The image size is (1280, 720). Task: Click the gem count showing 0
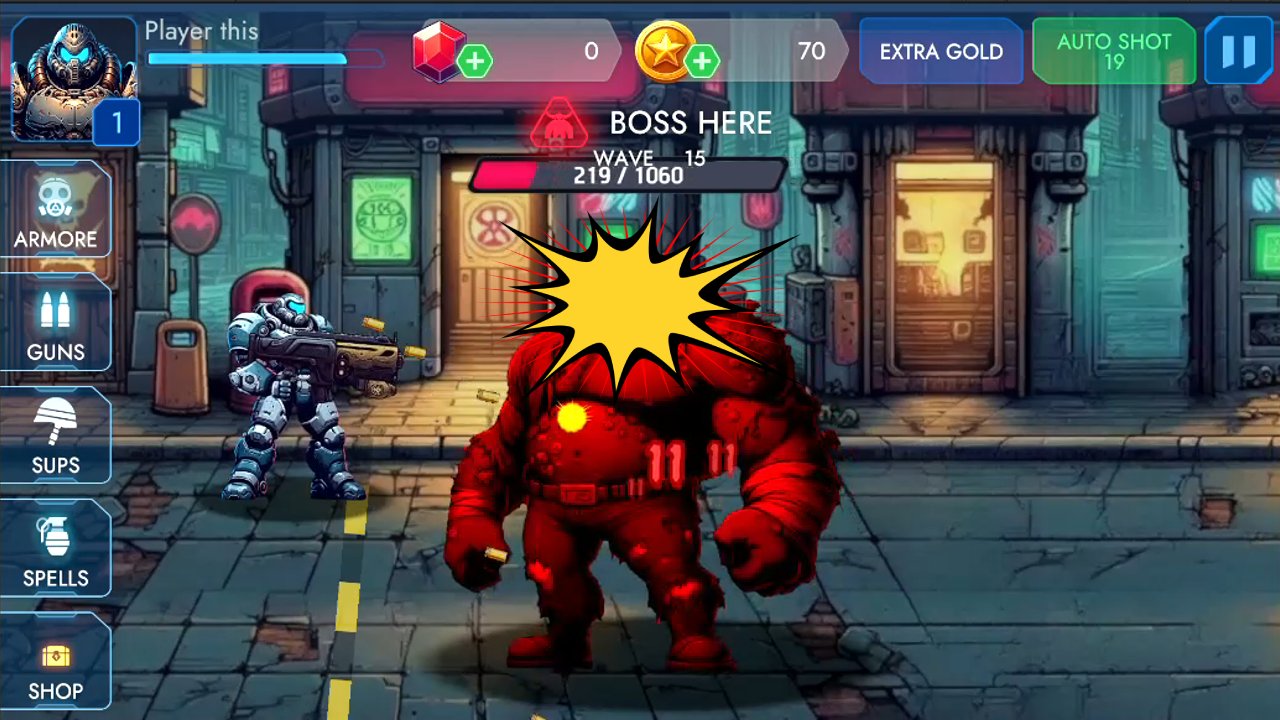pyautogui.click(x=589, y=51)
